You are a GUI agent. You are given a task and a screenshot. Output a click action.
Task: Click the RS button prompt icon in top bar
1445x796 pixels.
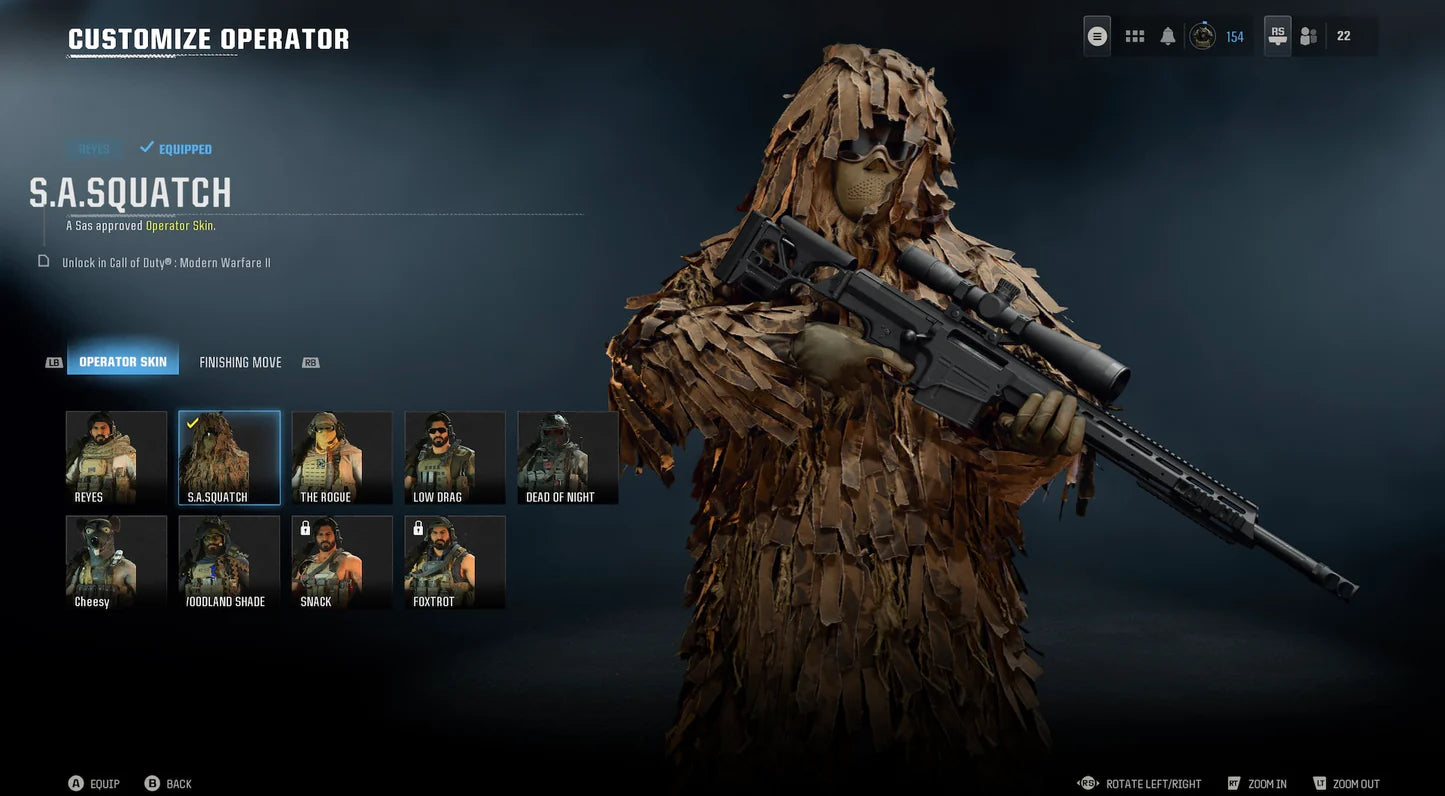click(x=1276, y=35)
